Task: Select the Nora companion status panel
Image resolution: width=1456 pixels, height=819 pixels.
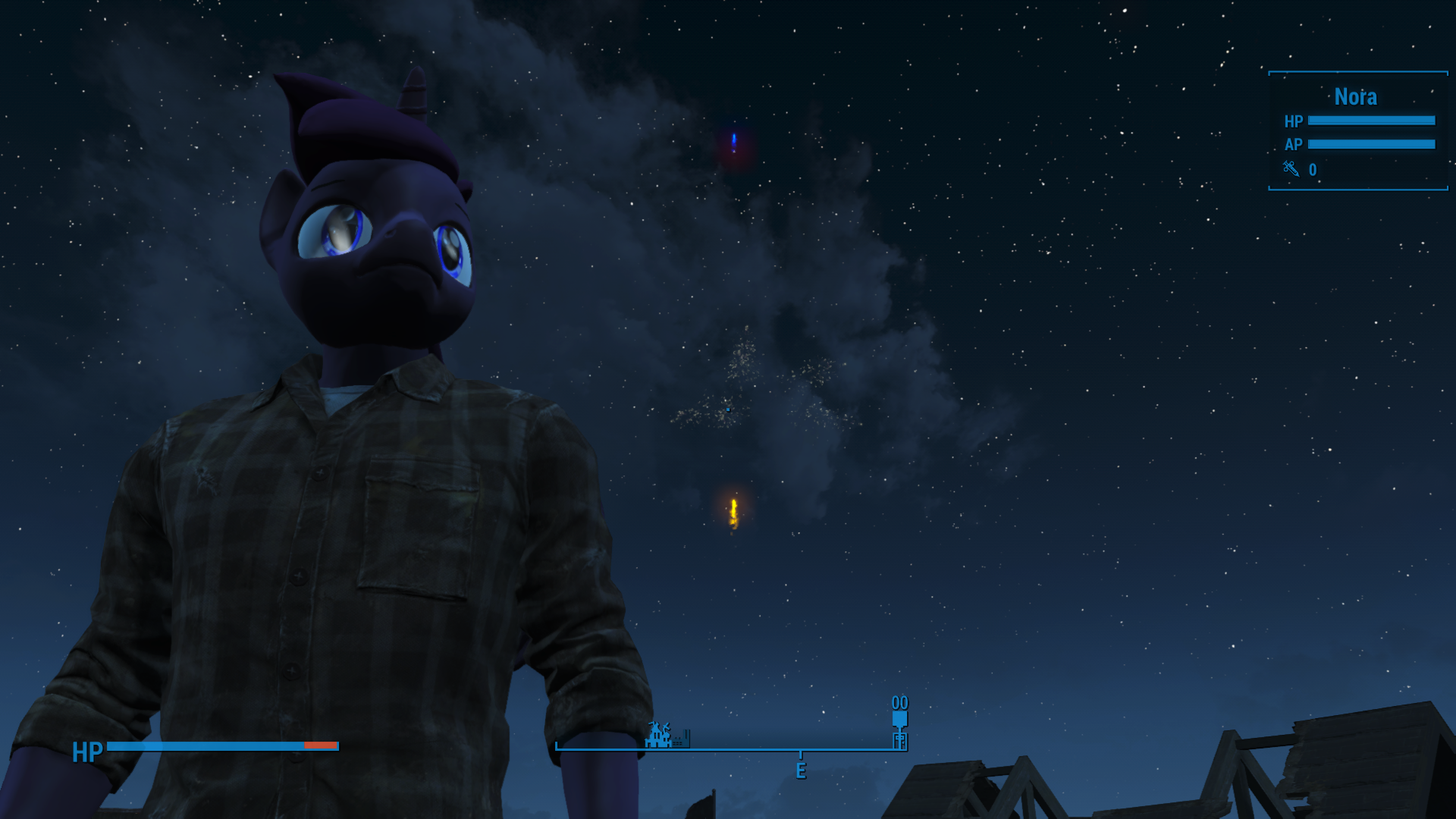Action: tap(1357, 130)
